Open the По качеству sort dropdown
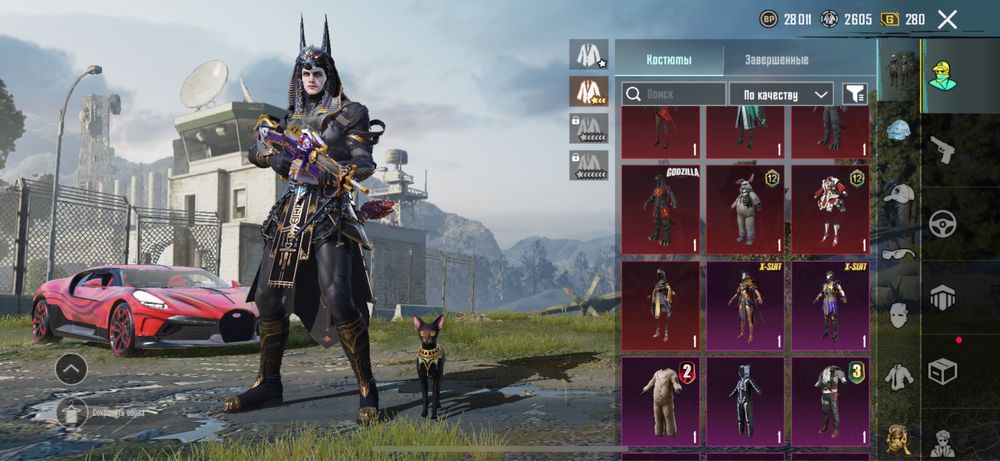 781,94
